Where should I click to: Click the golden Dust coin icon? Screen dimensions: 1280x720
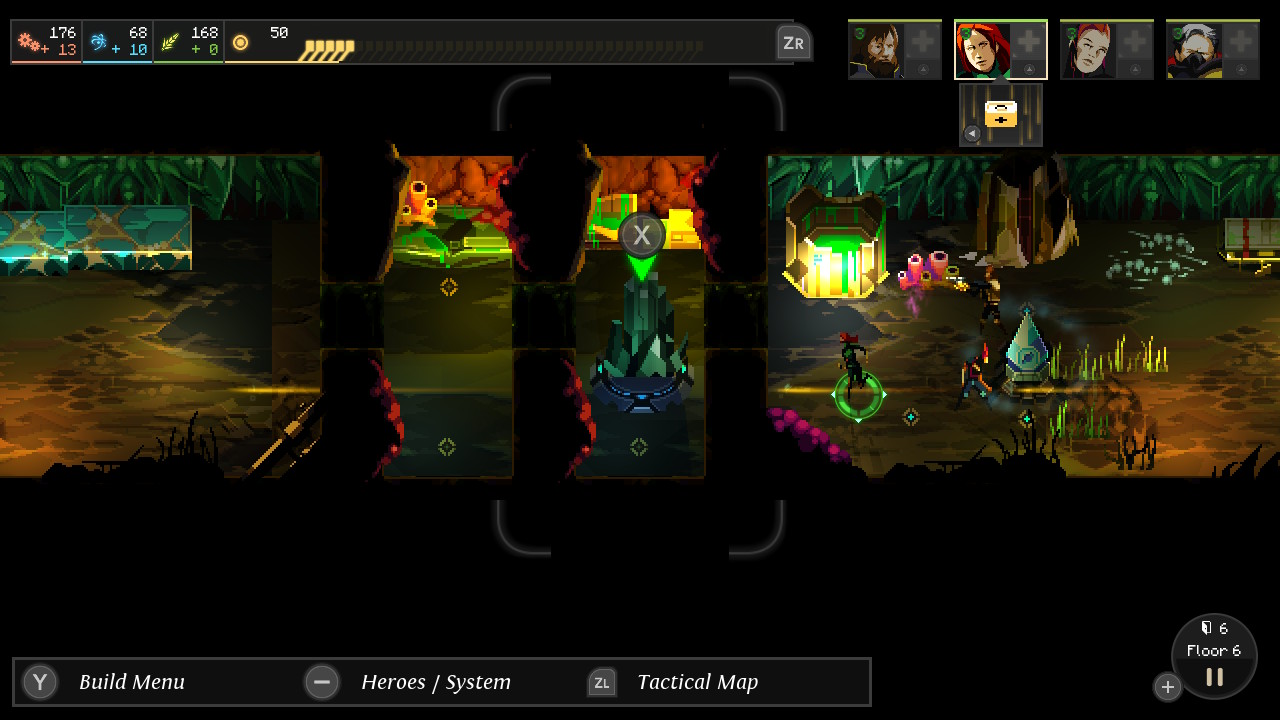point(239,41)
